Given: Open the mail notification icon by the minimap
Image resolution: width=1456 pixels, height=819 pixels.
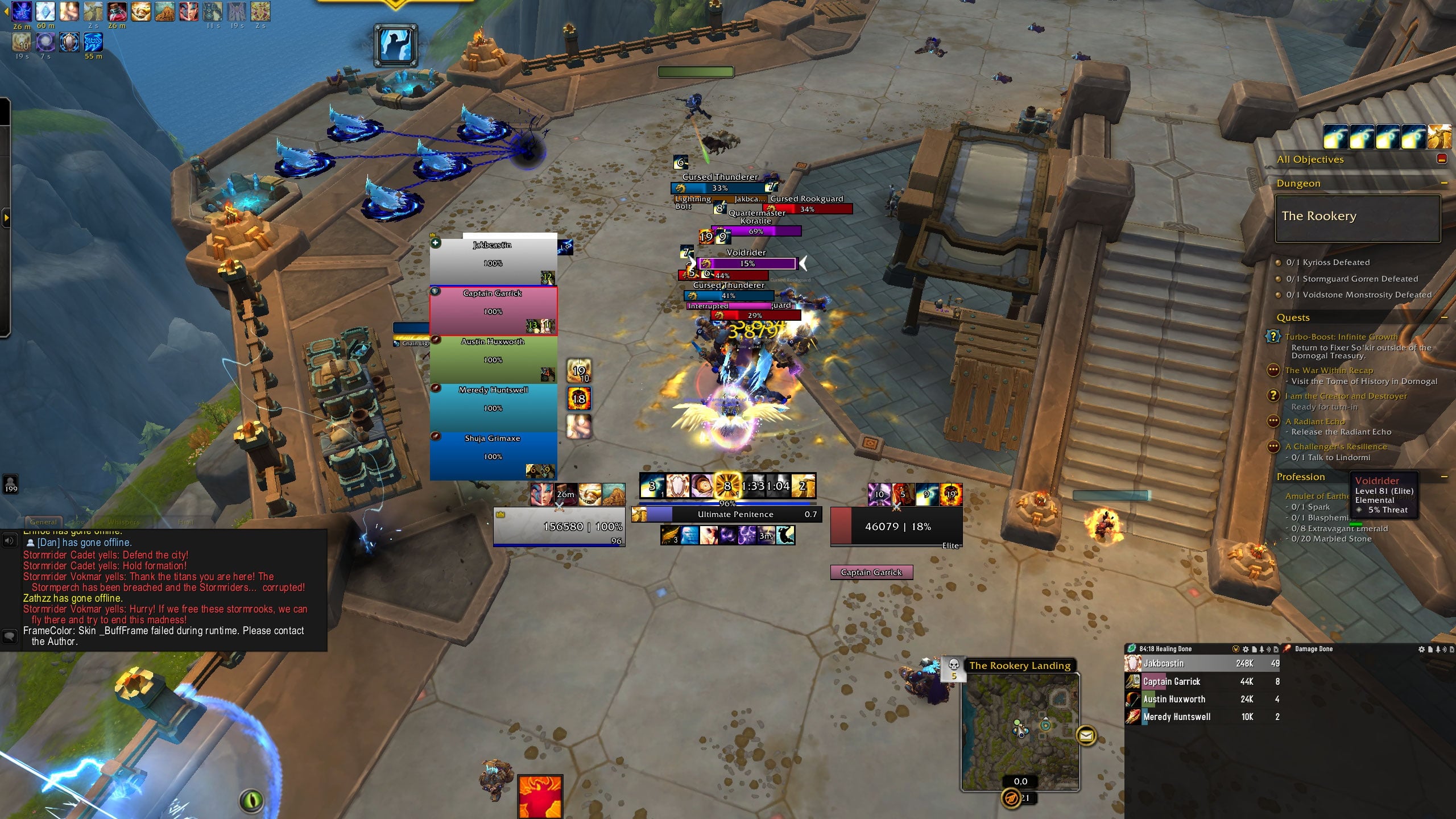Looking at the screenshot, I should click(x=1086, y=736).
